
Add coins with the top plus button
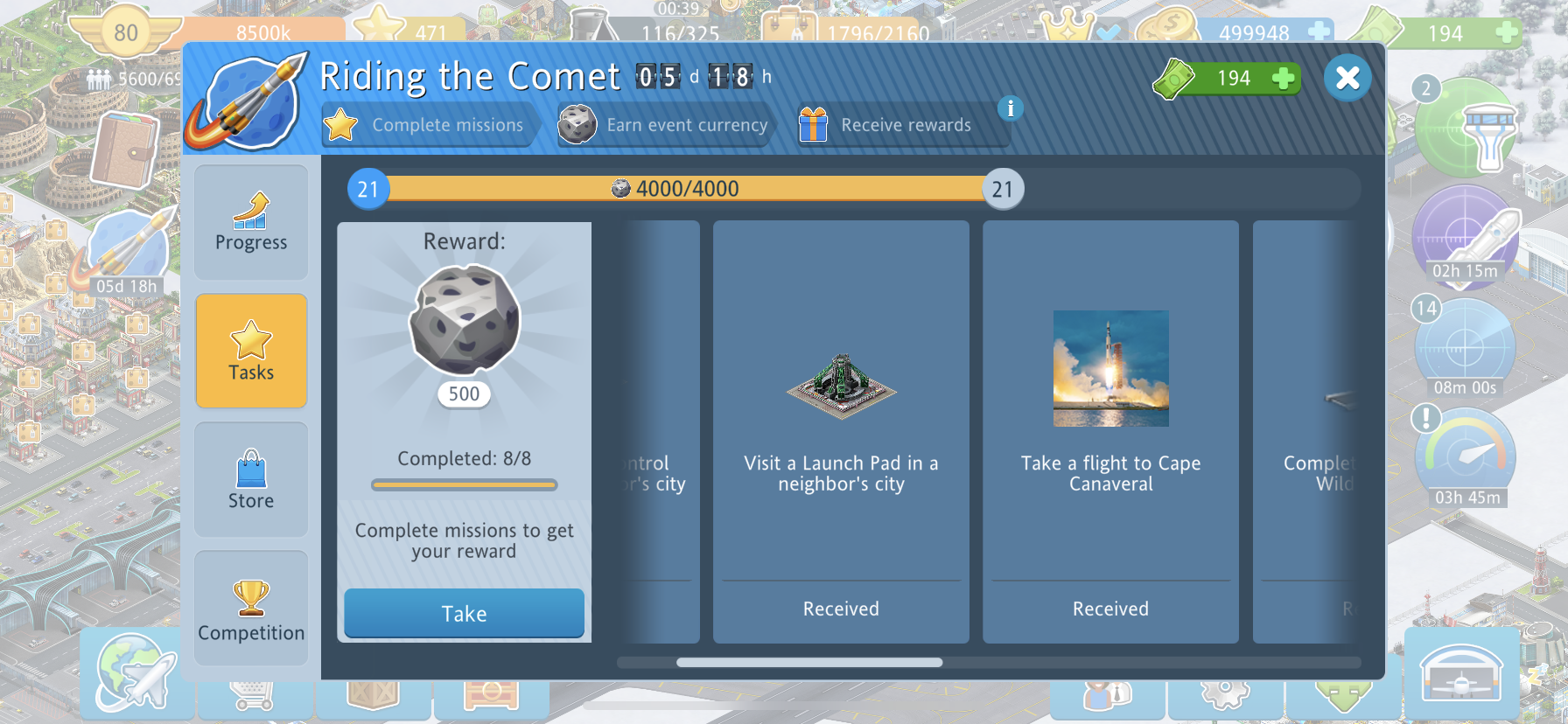click(1319, 31)
